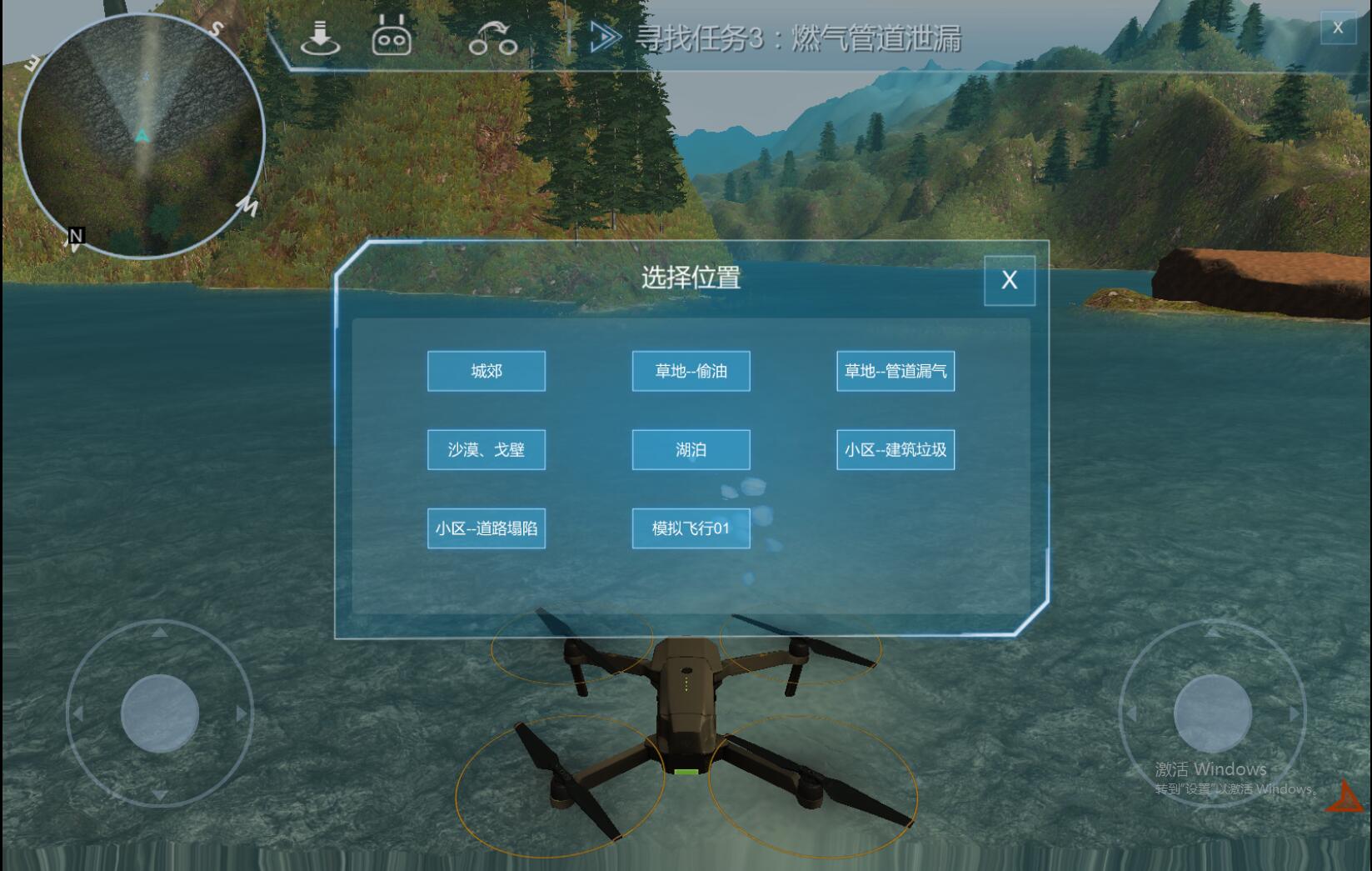Open the 寻找任务3 mission tracker text

click(798, 38)
